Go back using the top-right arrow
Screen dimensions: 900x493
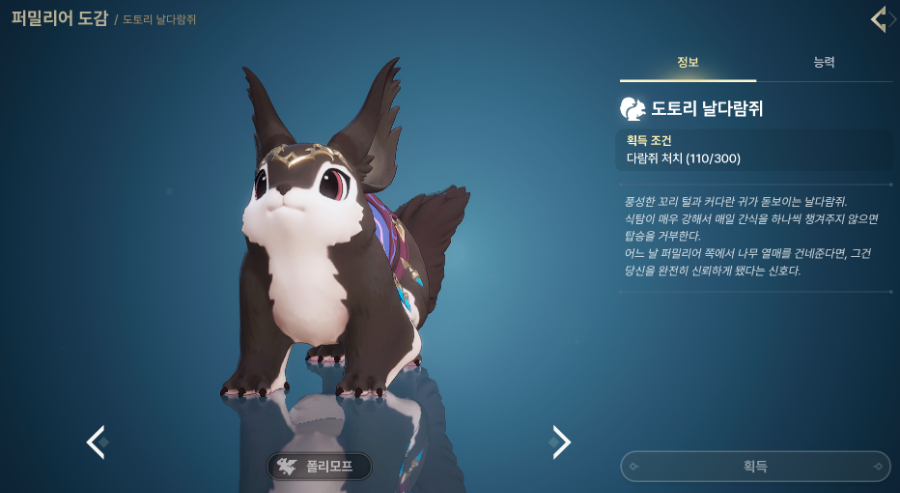(x=879, y=19)
